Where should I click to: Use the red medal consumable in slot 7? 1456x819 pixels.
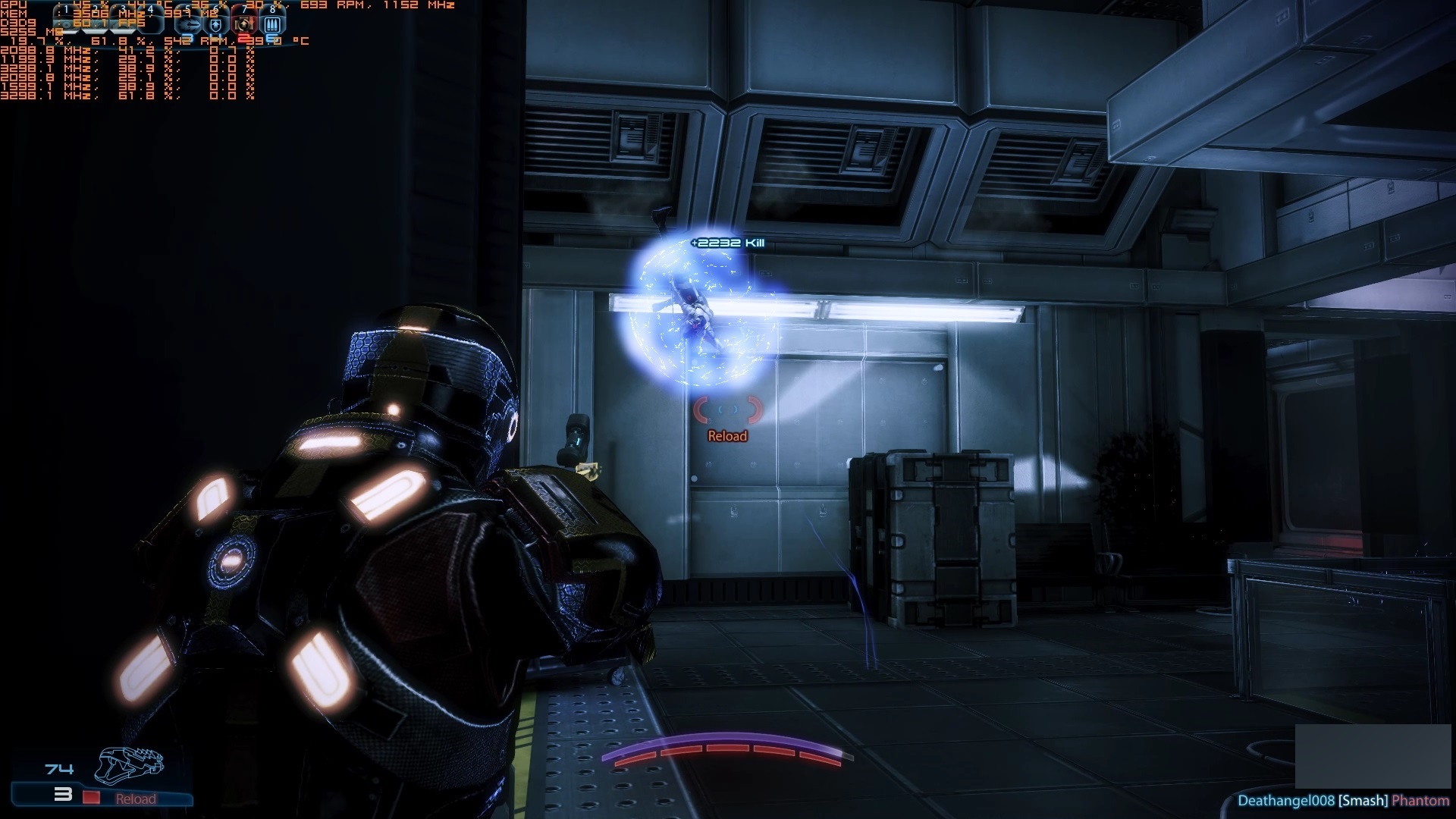(x=244, y=24)
